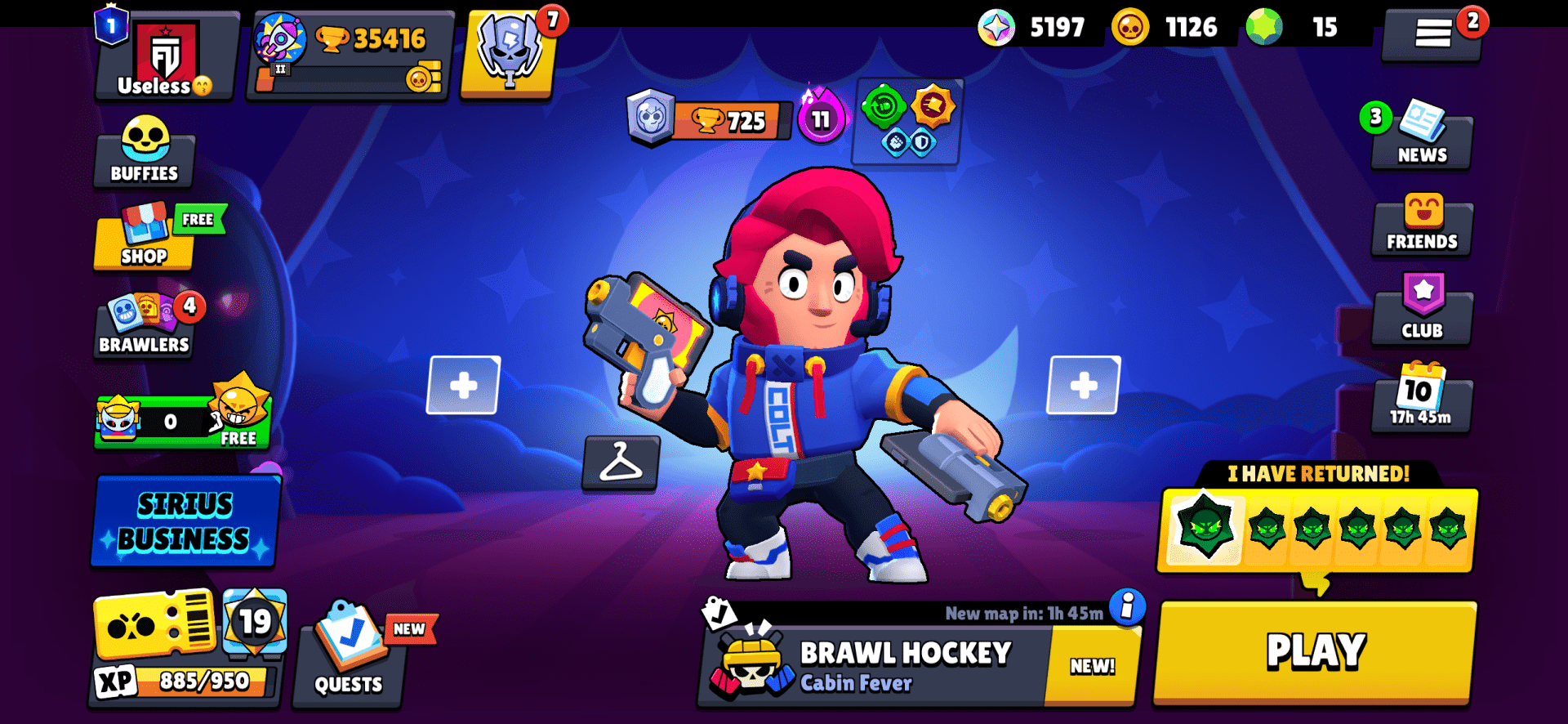View Colt's trophy rank of 725
Viewport: 1568px width, 724px height.
click(x=719, y=123)
